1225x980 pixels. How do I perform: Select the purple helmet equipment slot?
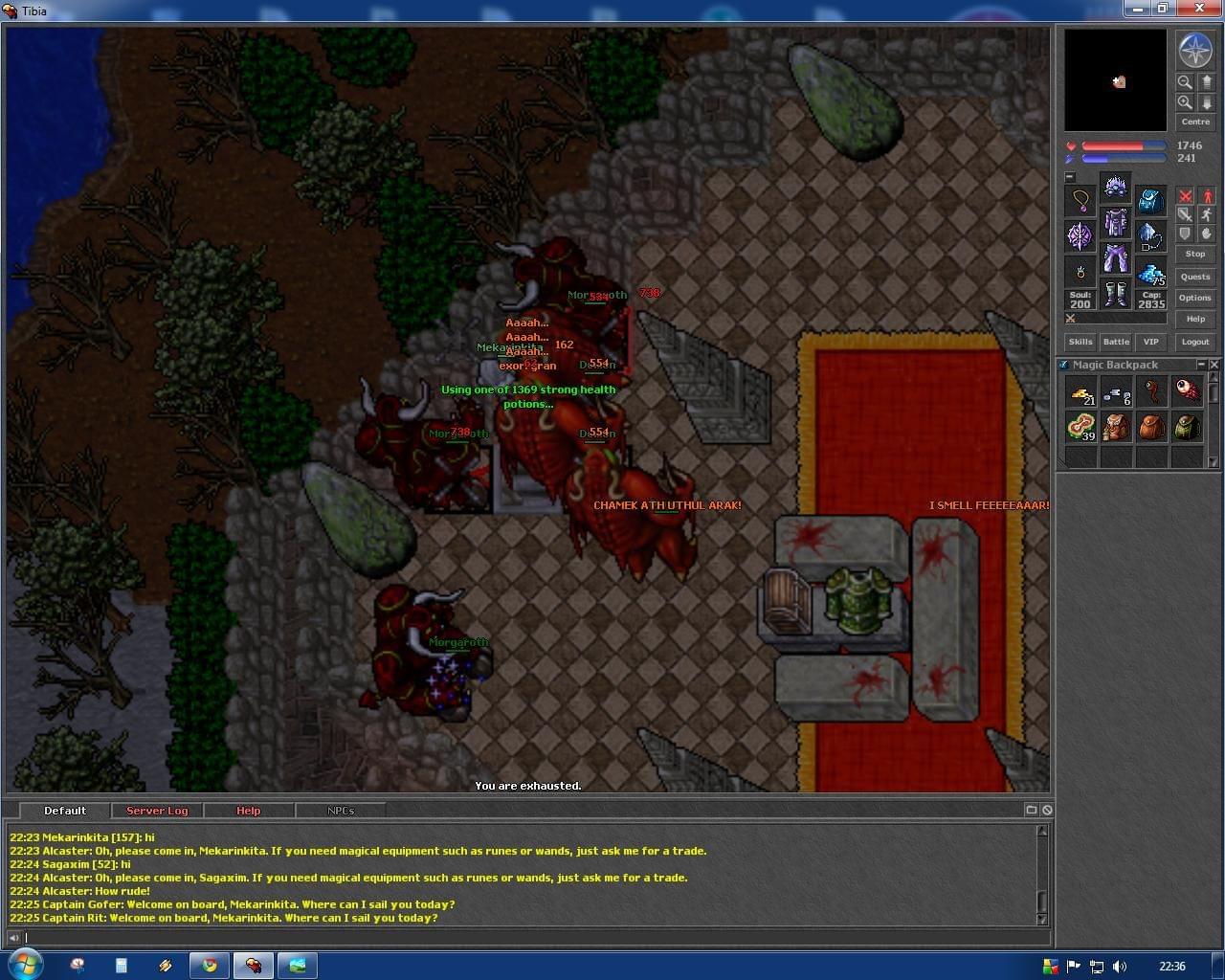point(1116,186)
